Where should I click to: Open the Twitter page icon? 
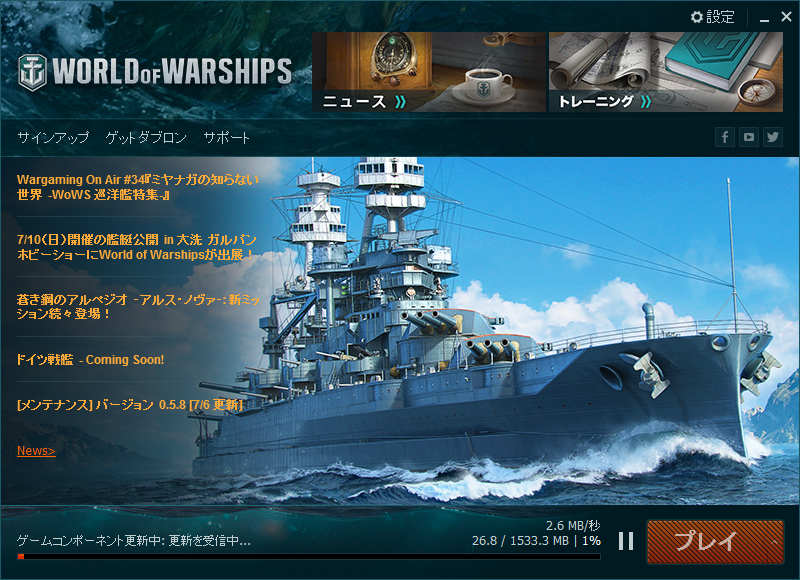pyautogui.click(x=773, y=138)
